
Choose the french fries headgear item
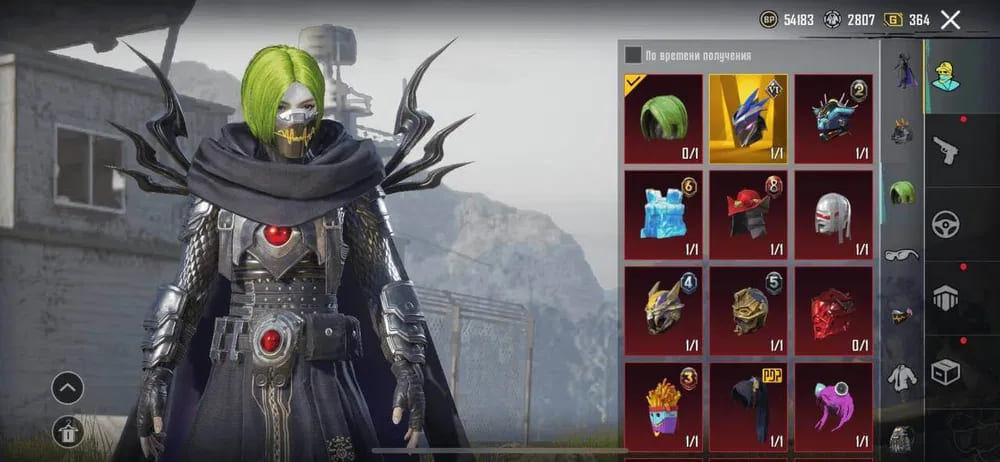pos(663,406)
